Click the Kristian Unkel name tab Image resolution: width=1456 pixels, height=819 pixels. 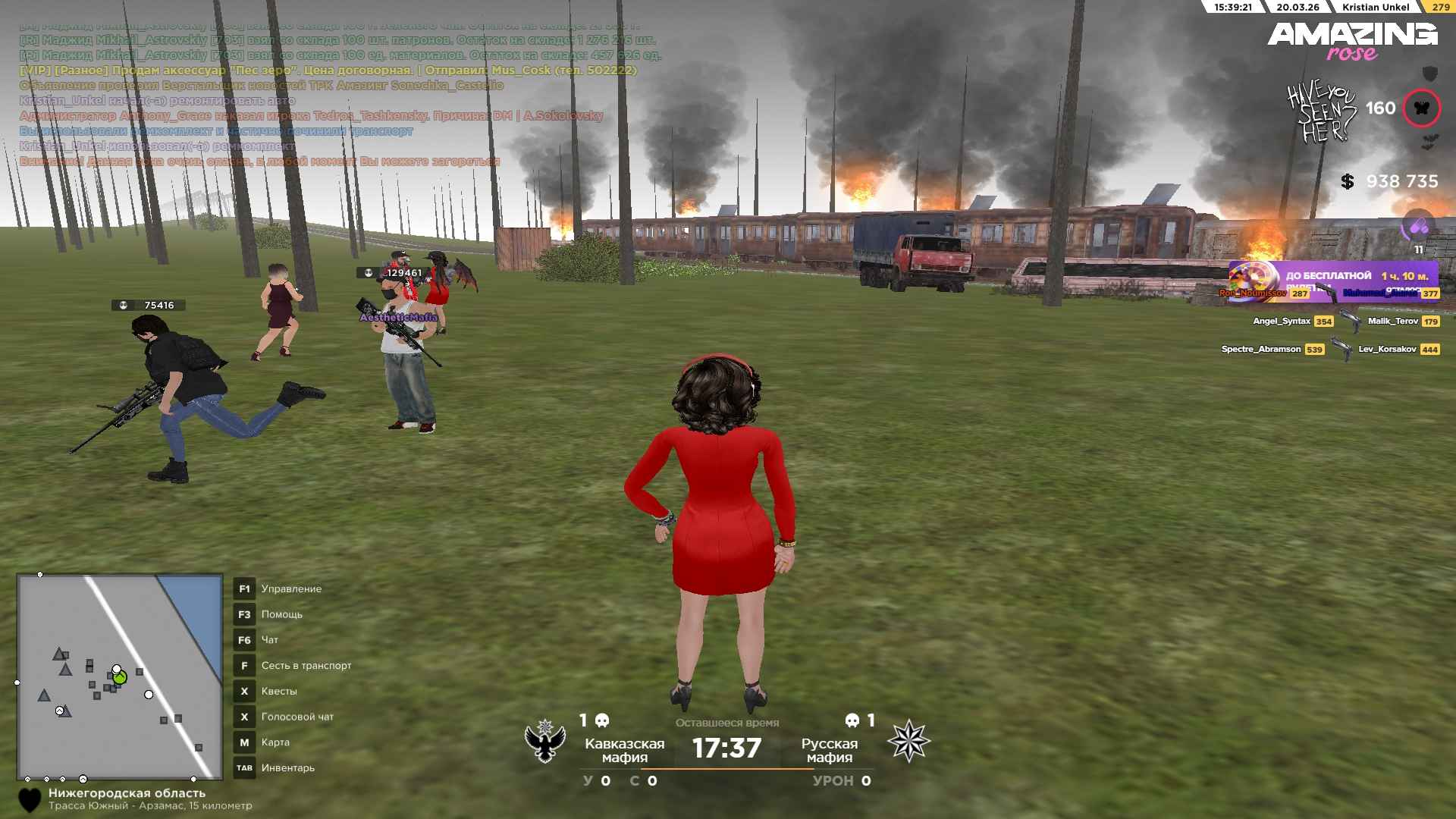pos(1376,7)
